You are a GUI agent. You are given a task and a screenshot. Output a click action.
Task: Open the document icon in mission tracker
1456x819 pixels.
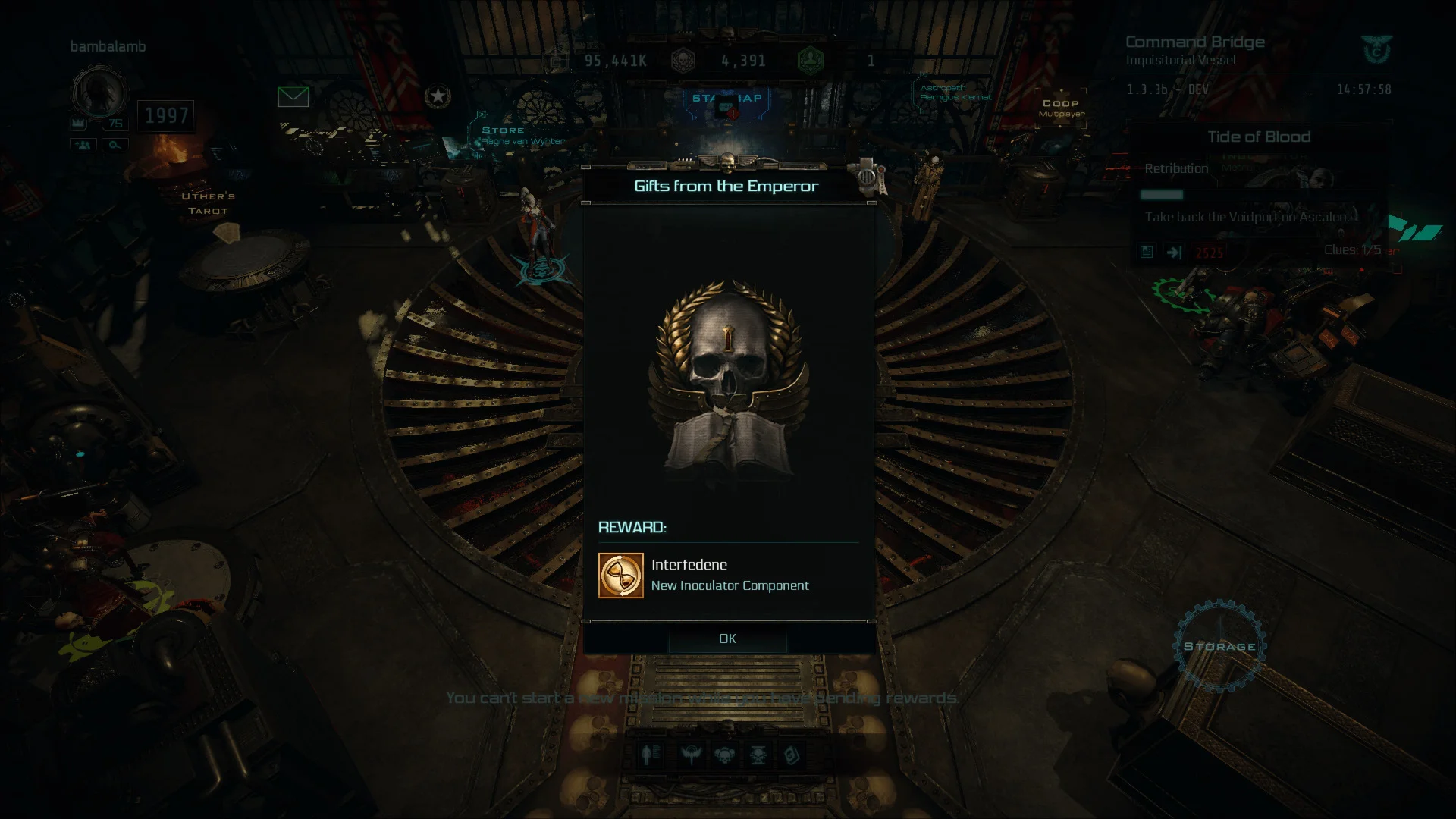coord(1147,253)
